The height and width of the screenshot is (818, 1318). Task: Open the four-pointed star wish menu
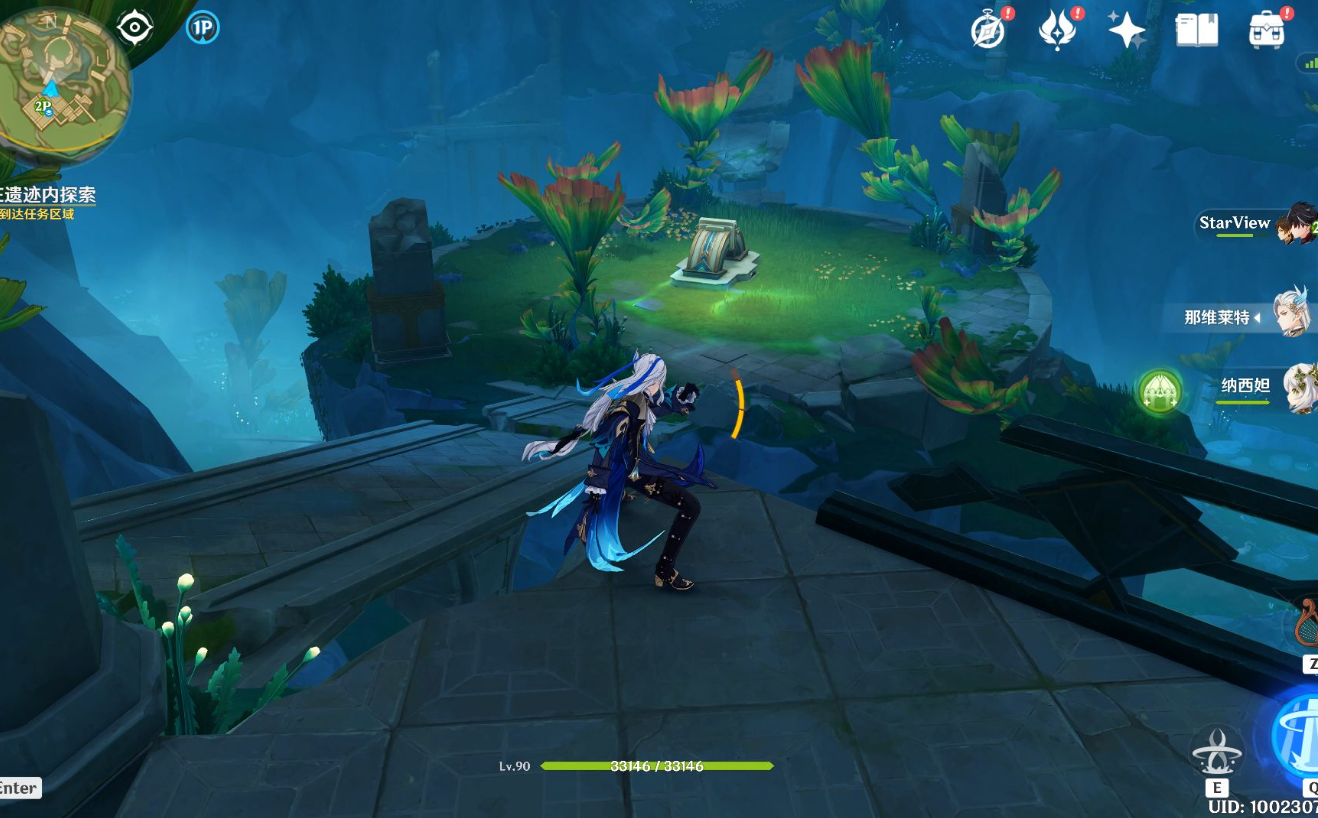tap(1127, 30)
